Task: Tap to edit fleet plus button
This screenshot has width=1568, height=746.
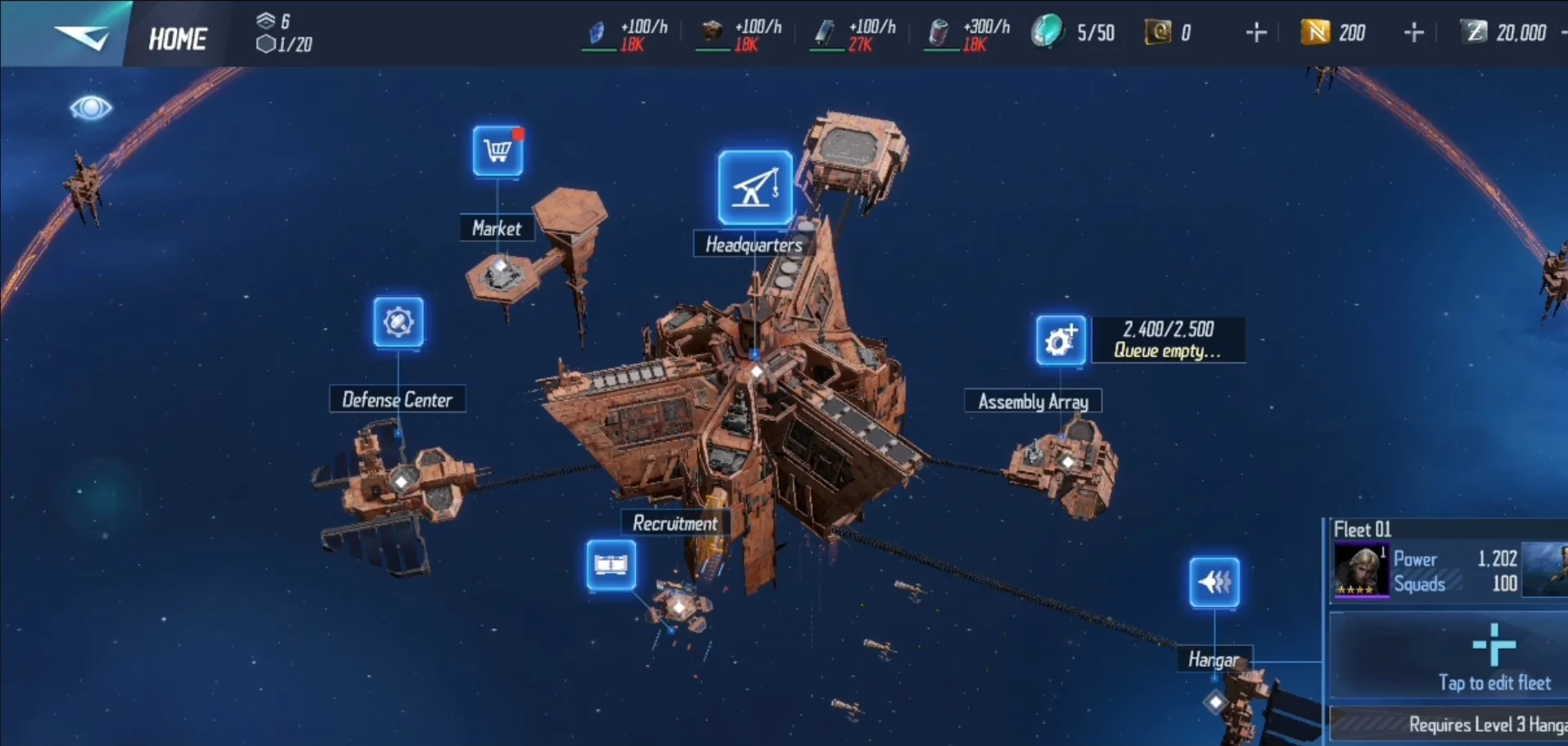Action: coord(1494,645)
